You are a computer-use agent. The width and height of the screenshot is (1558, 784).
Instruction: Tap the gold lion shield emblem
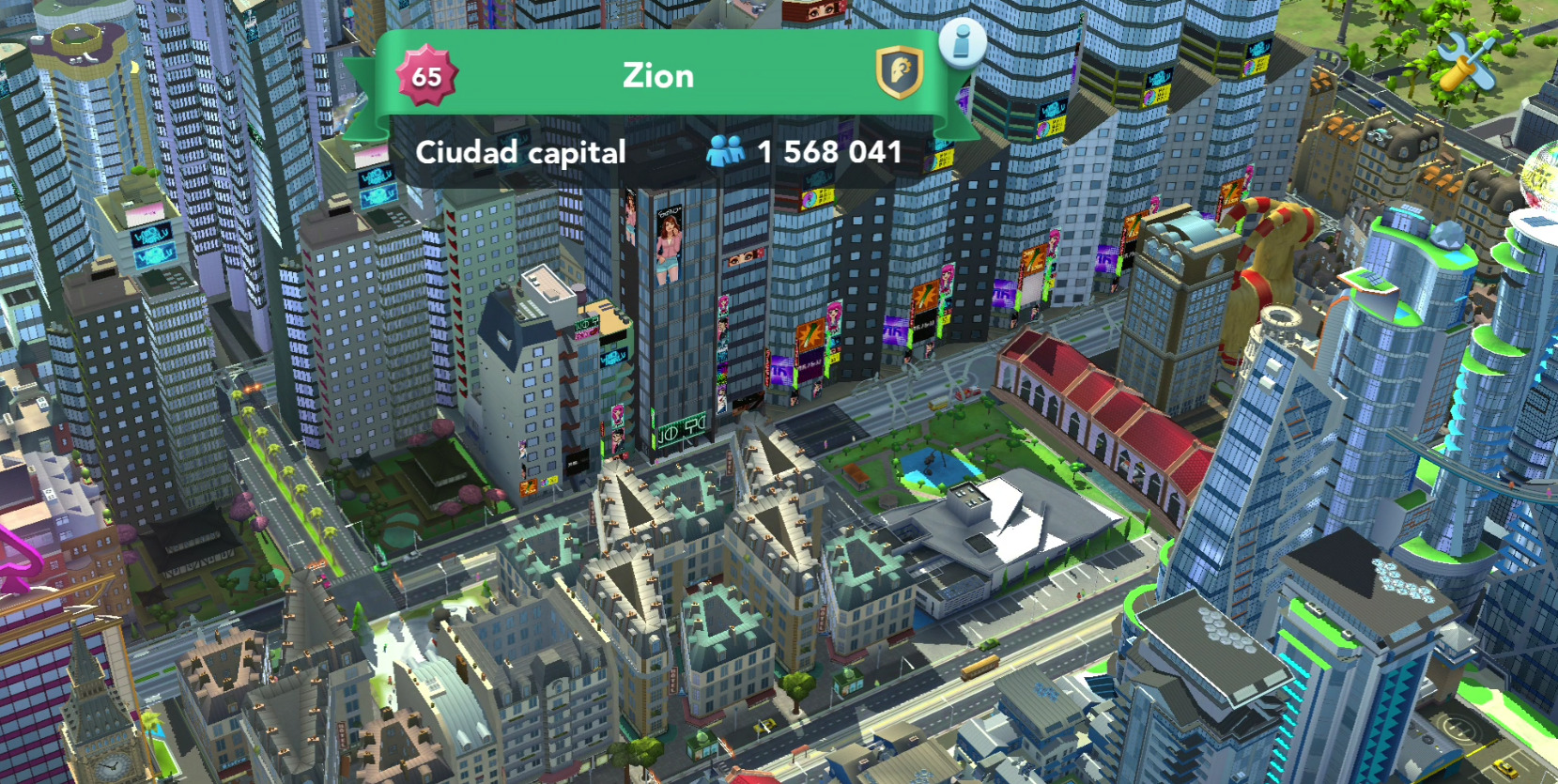[899, 73]
